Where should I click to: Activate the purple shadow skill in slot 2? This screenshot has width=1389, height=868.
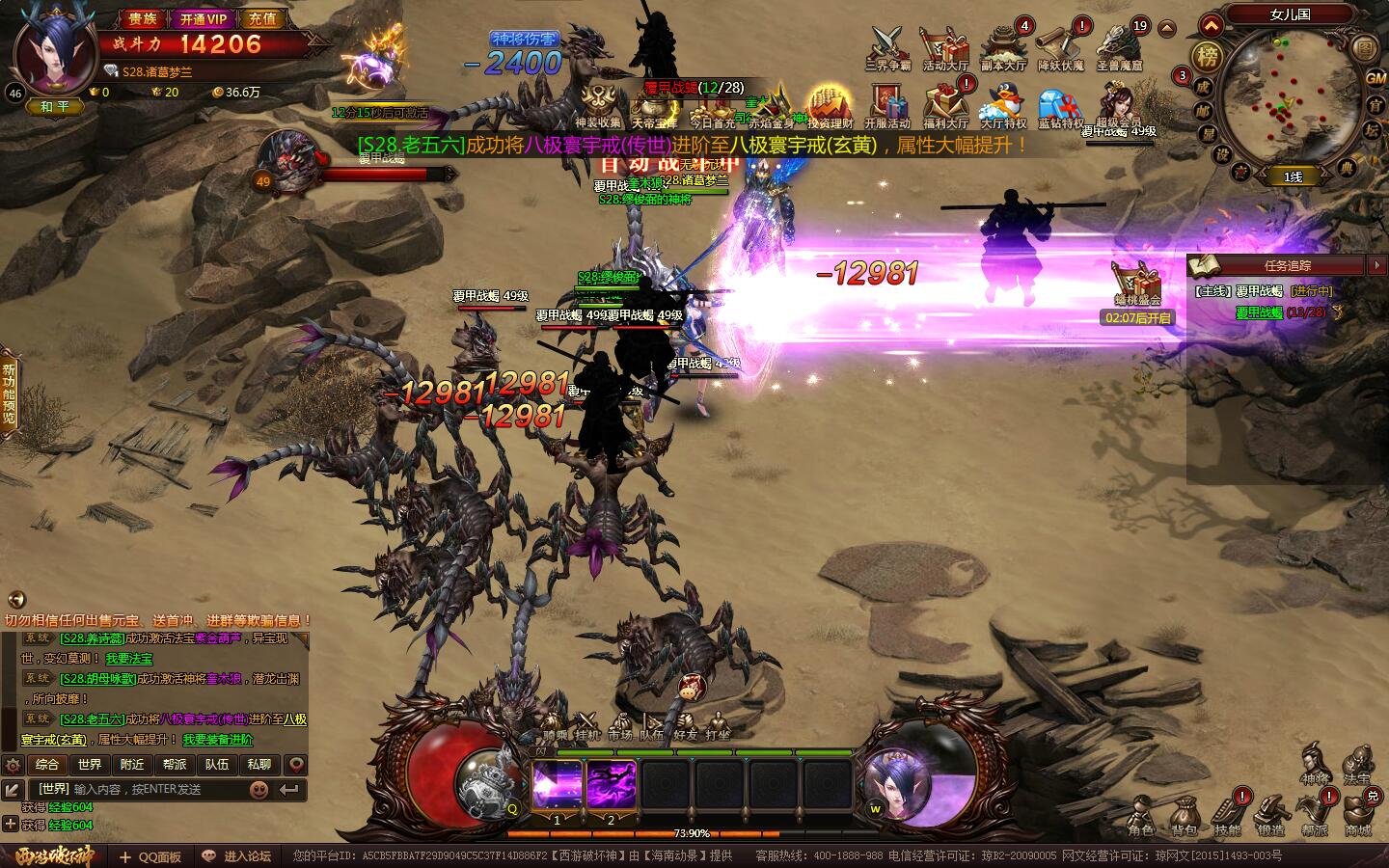[x=612, y=785]
